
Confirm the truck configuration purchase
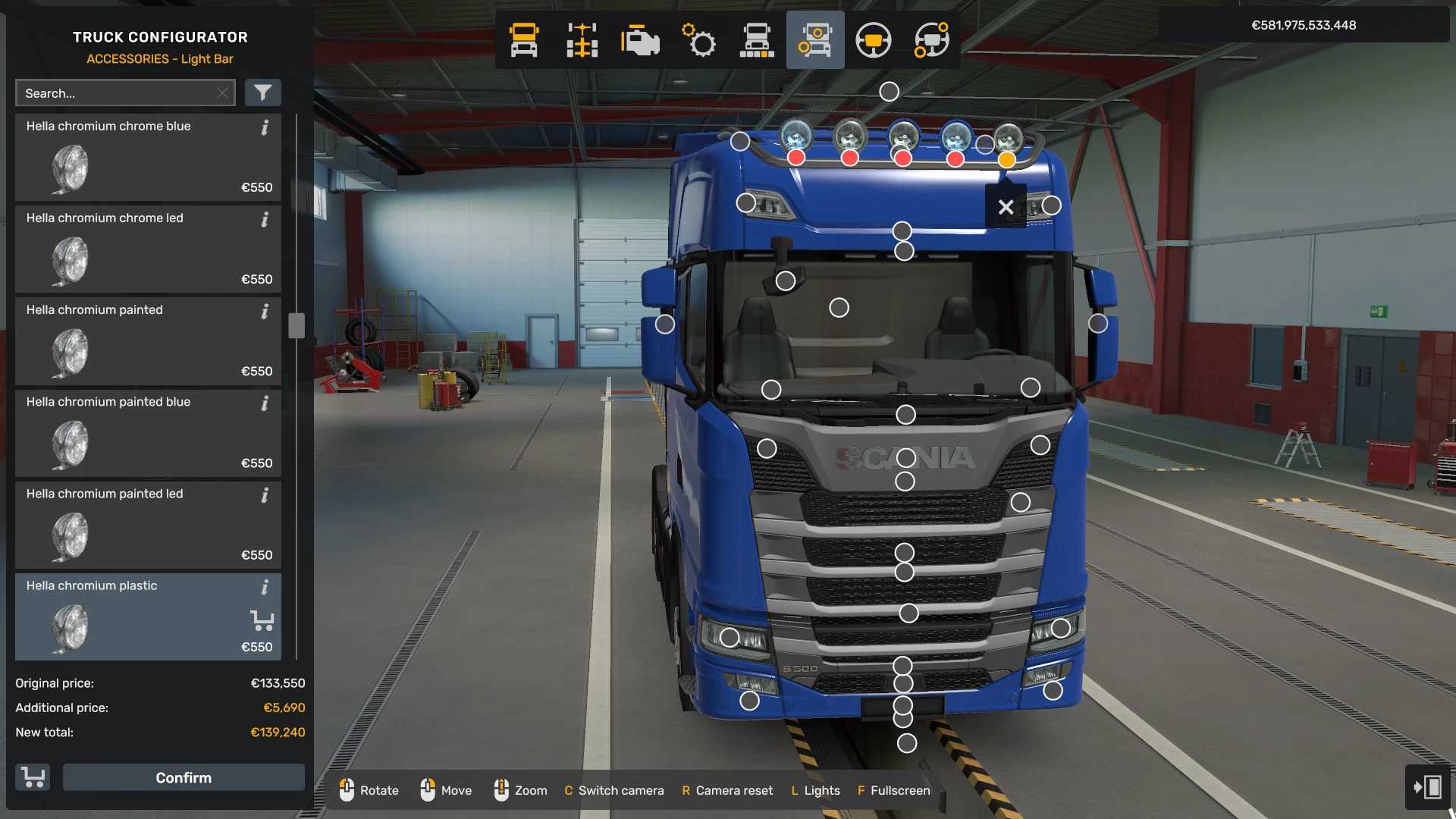pos(184,777)
